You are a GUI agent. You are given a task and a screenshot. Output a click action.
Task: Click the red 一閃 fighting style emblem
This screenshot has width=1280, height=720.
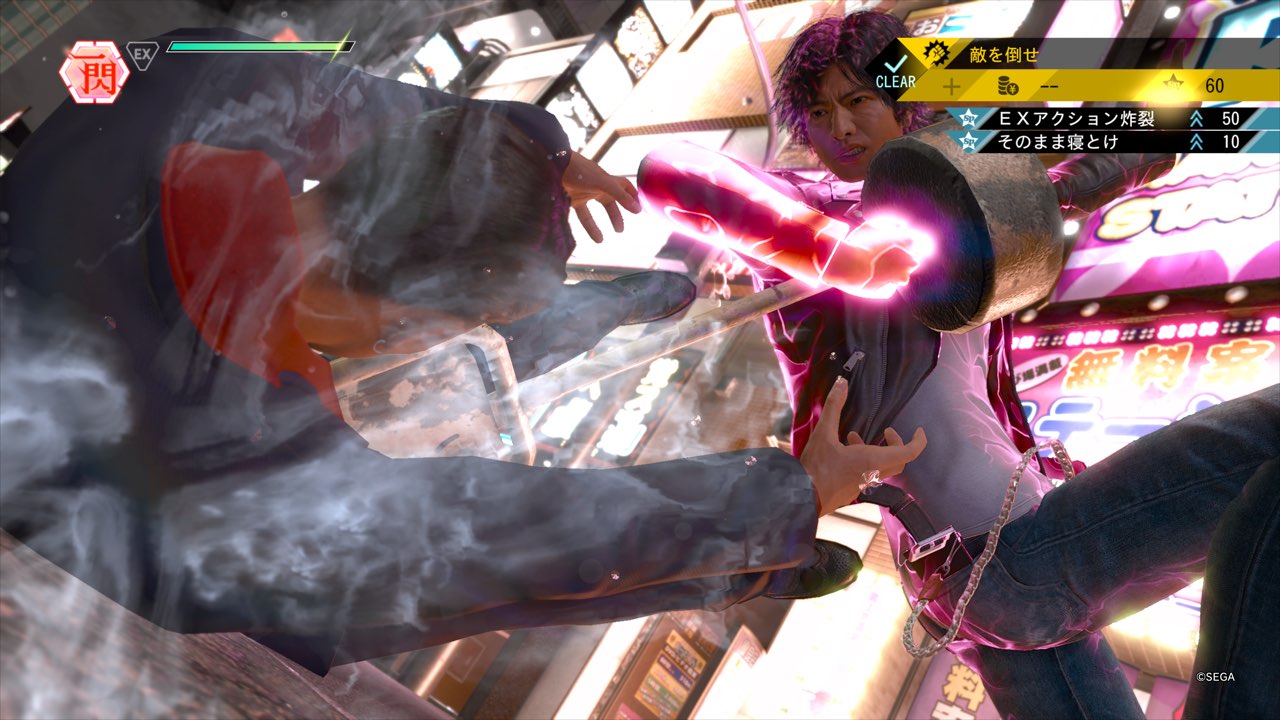pyautogui.click(x=94, y=73)
